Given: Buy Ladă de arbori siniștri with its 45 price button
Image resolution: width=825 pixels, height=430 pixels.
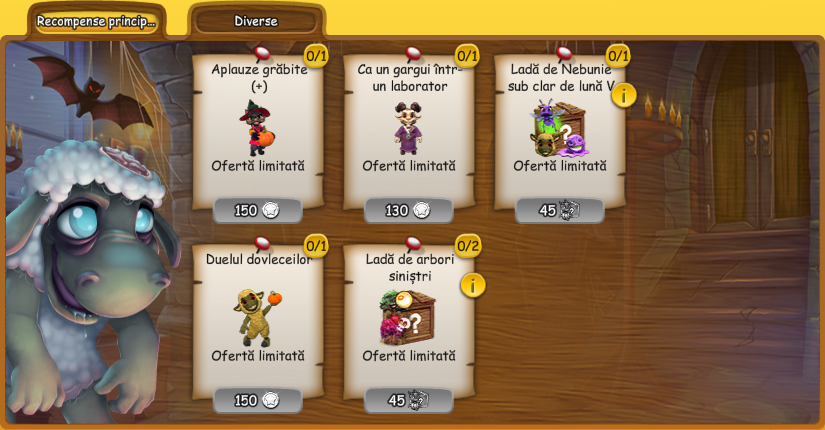Looking at the screenshot, I should pos(409,400).
